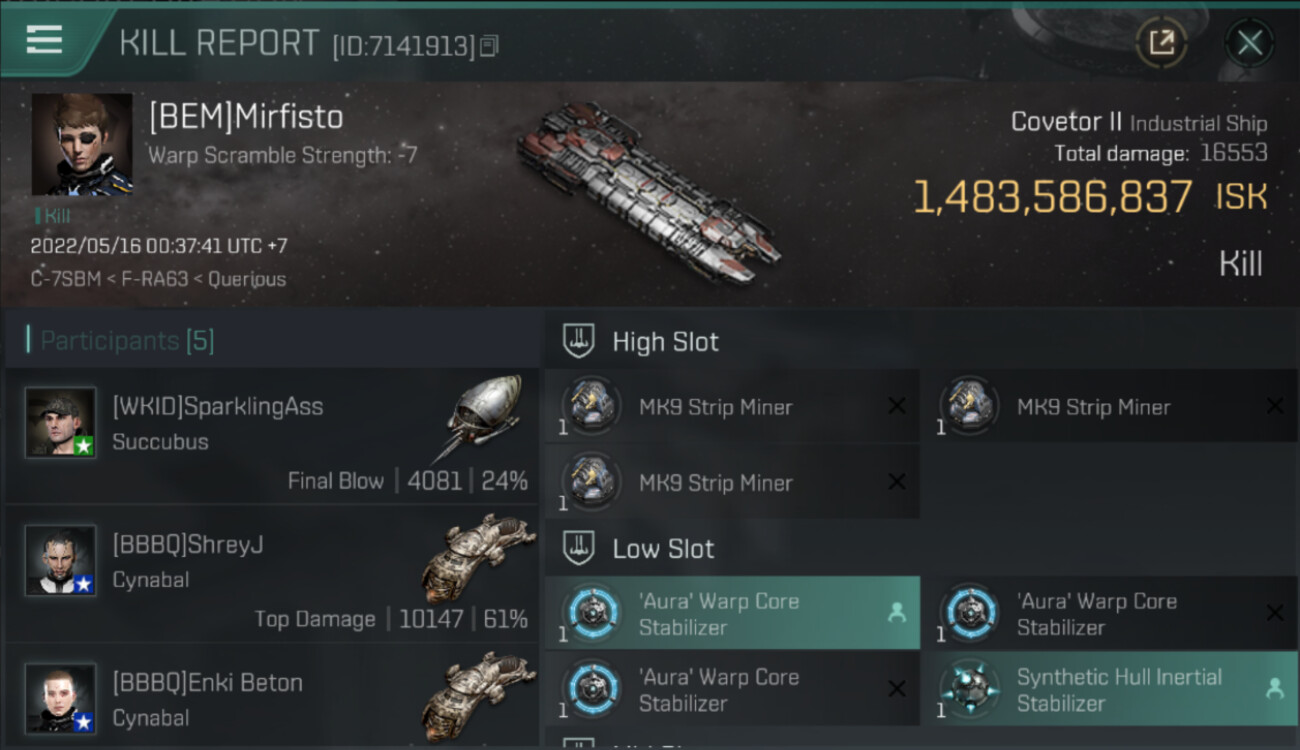
Task: View Mirfisto's character portrait
Action: pyautogui.click(x=82, y=144)
